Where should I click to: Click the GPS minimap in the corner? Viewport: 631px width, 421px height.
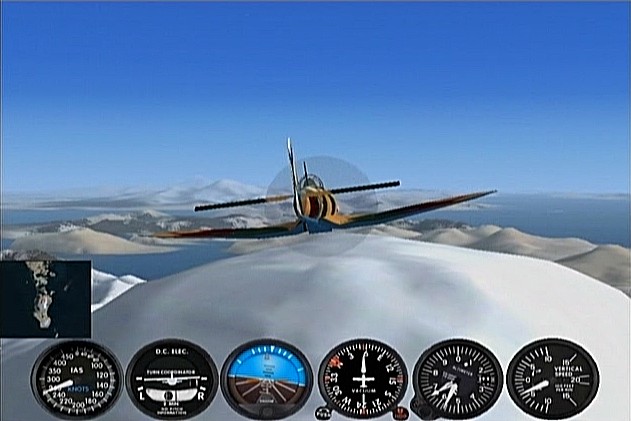pos(46,298)
